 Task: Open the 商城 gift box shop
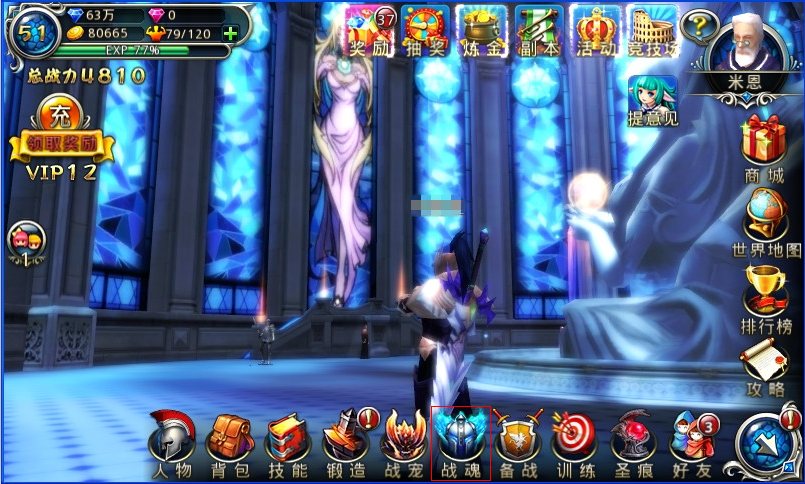tap(763, 146)
